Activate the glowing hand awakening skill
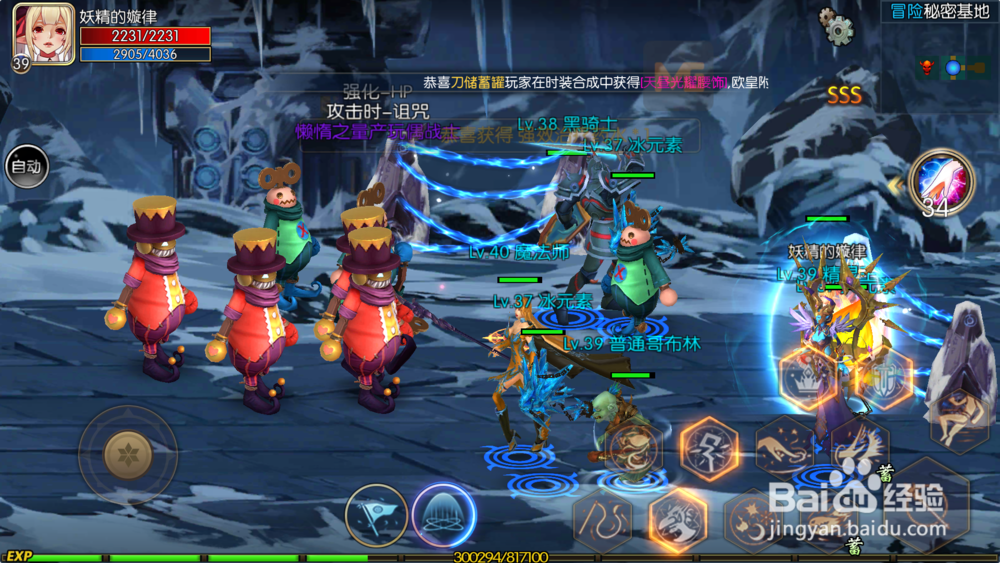Screen dimensions: 1000x563 [939, 182]
